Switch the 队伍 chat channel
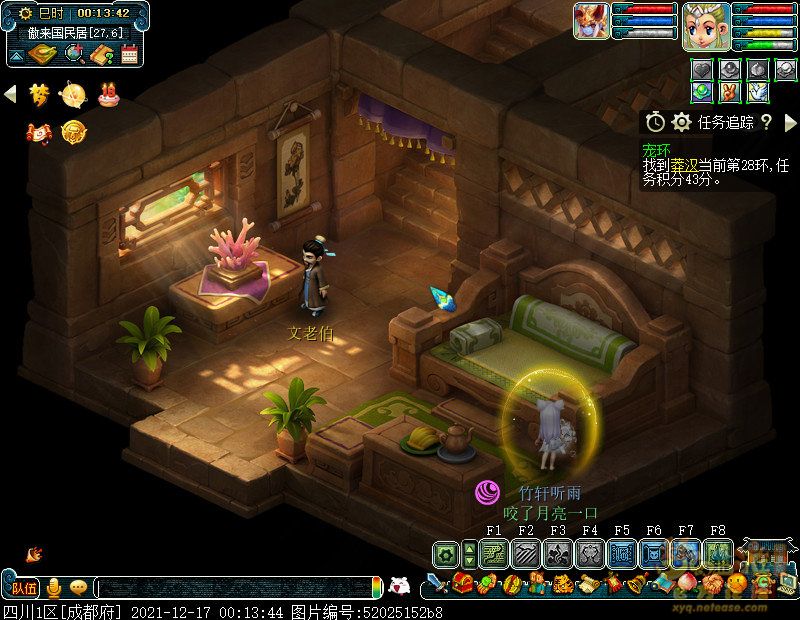This screenshot has width=800, height=620. tap(24, 587)
